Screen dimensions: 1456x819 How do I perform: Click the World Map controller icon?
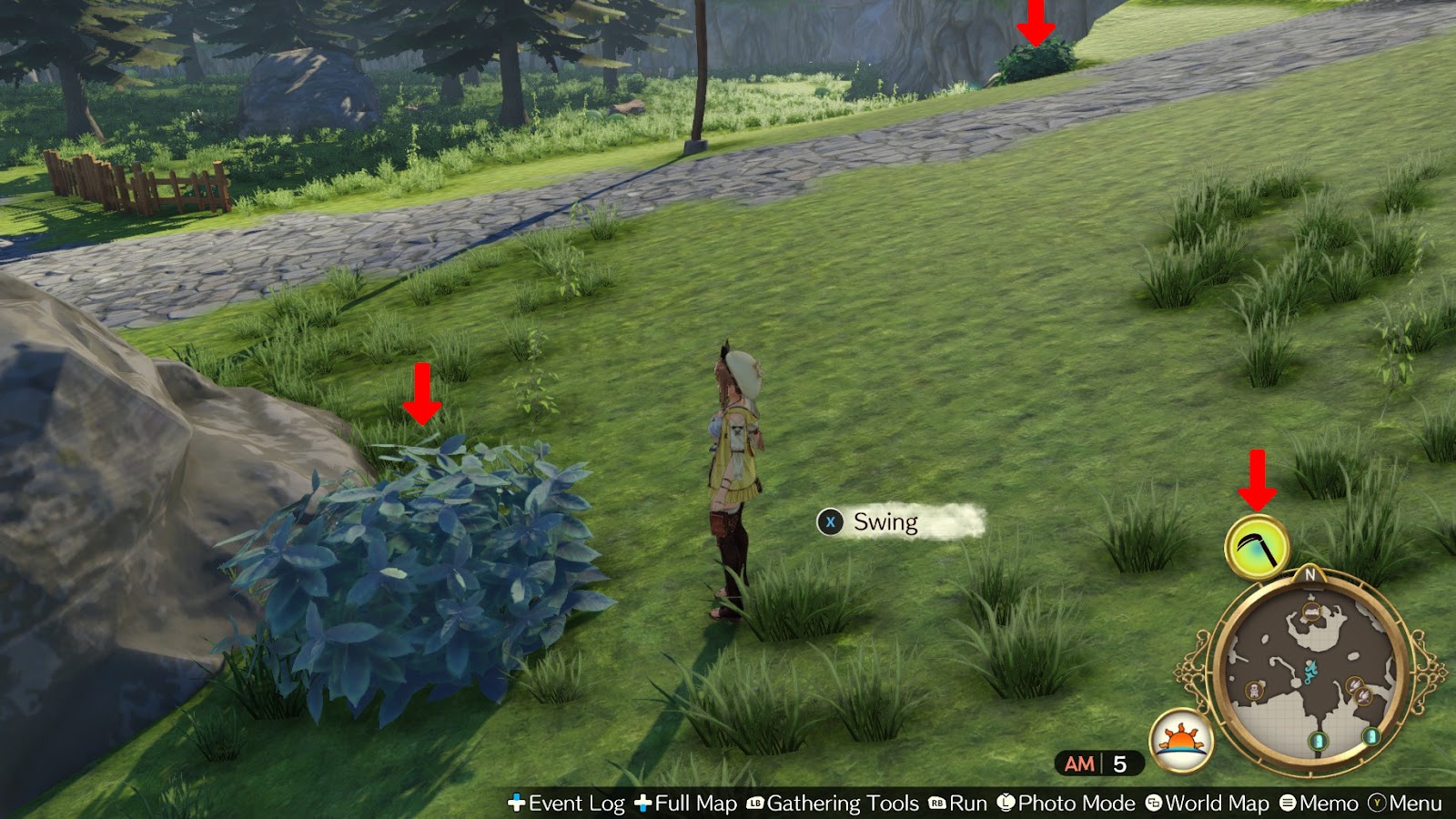[1153, 804]
